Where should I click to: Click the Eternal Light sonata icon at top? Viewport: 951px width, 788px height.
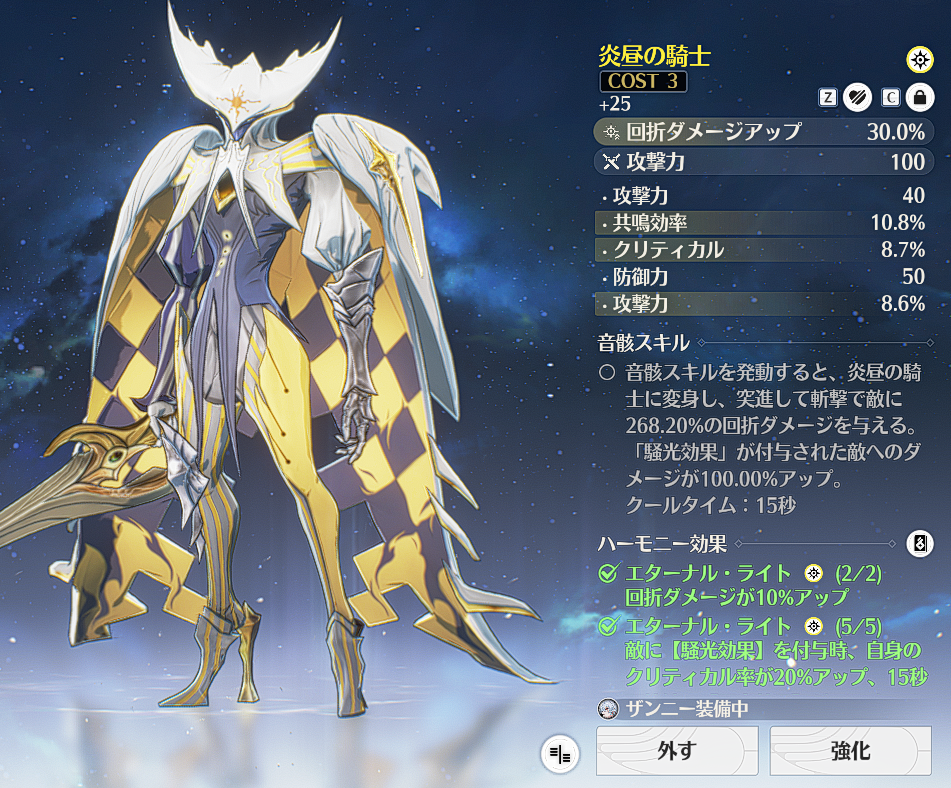pos(919,60)
